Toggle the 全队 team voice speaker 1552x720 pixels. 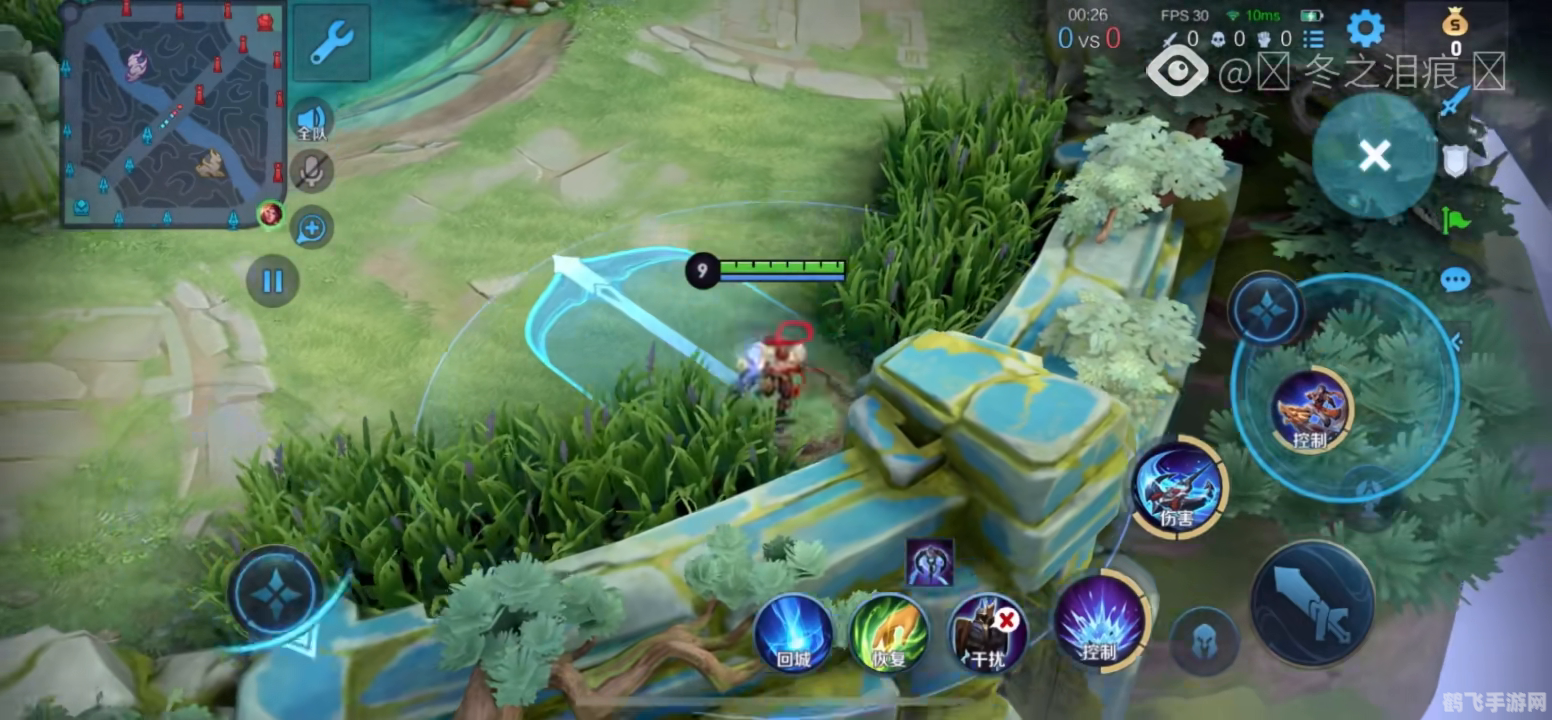(x=312, y=119)
